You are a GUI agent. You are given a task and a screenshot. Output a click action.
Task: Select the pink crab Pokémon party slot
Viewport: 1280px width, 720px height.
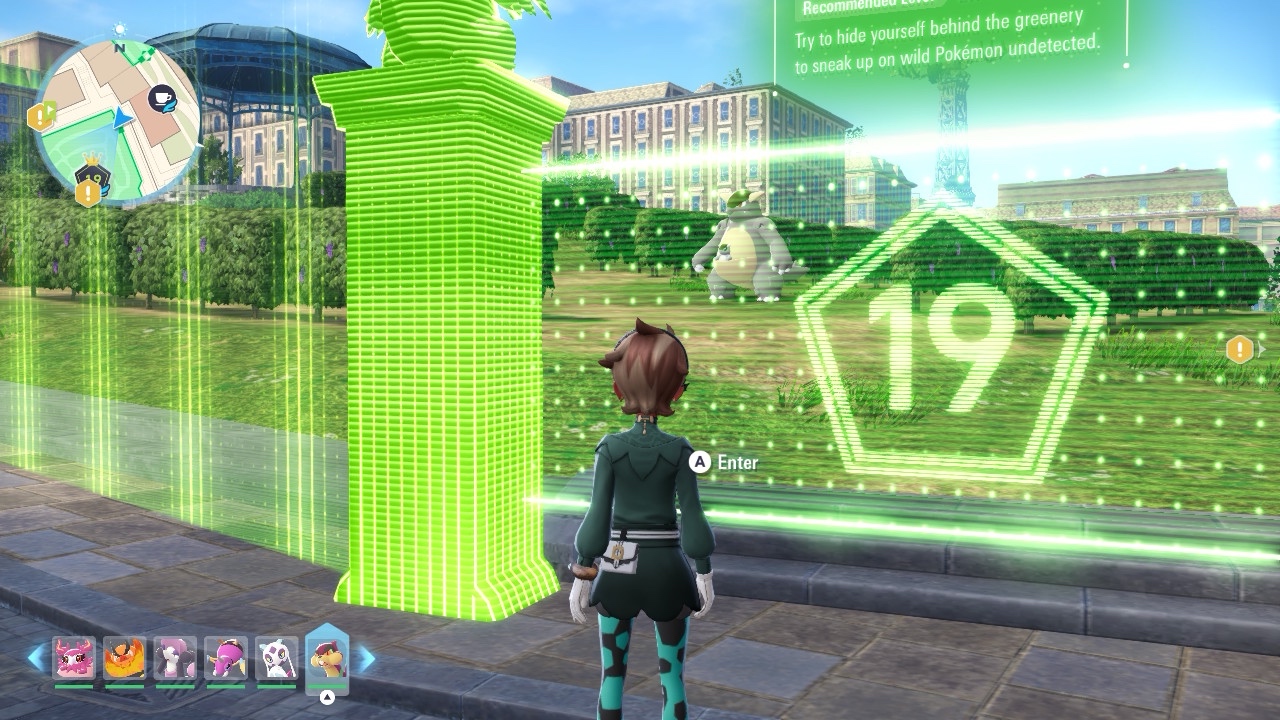click(x=74, y=659)
